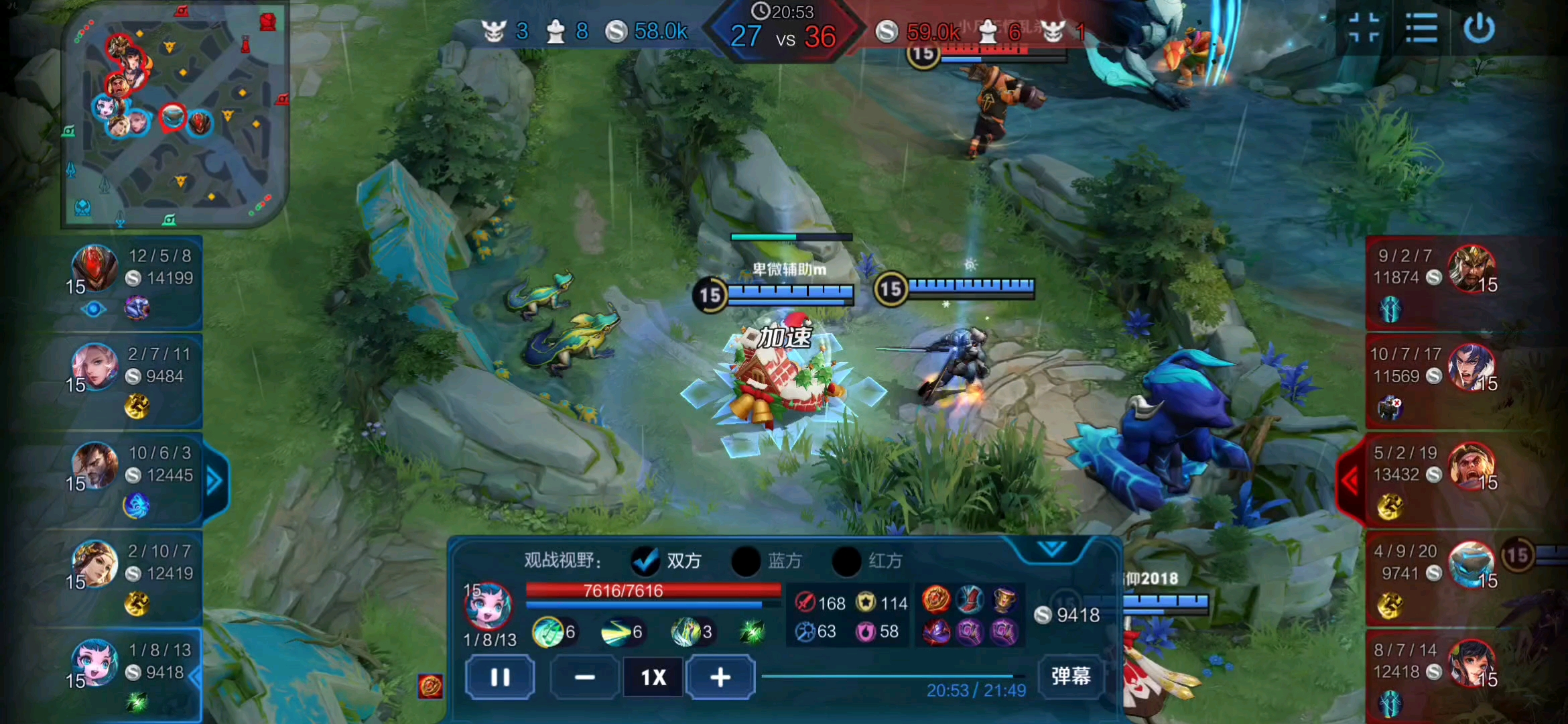Viewport: 1568px width, 724px height.
Task: Toggle the 弹幕 bullet comments button
Action: tap(1070, 676)
